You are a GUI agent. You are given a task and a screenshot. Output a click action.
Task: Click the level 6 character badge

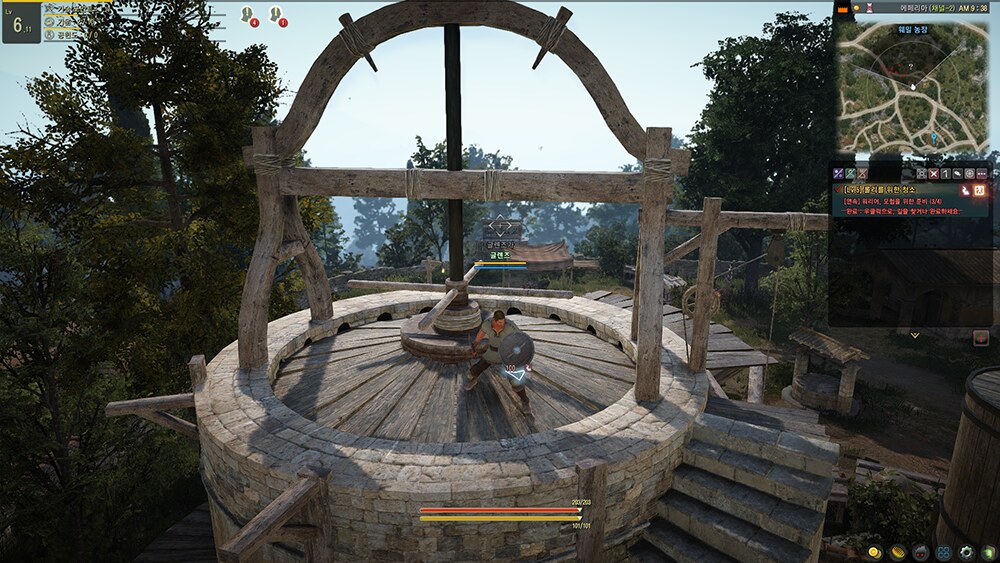pos(20,22)
